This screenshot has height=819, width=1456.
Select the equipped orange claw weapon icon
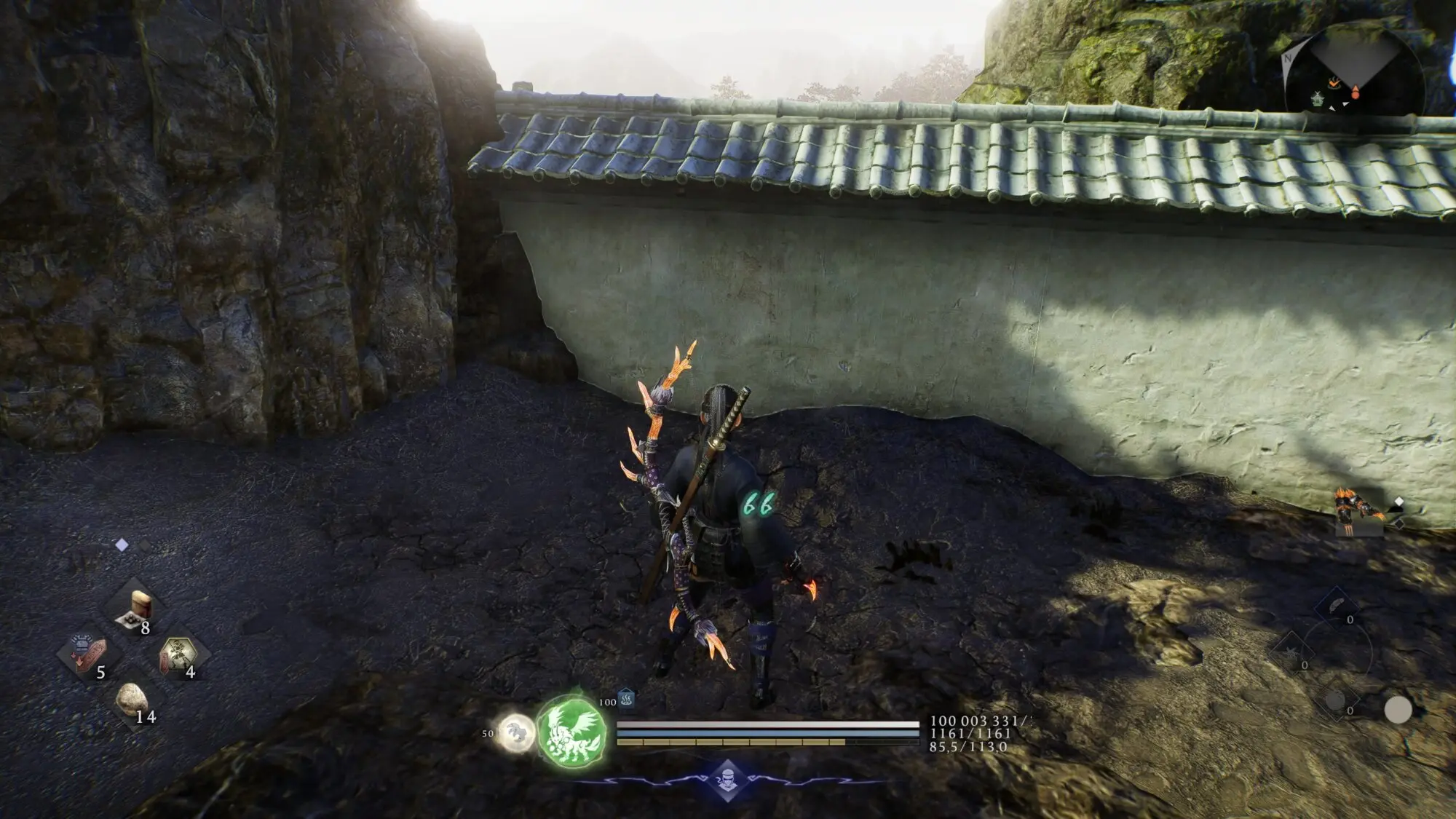pyautogui.click(x=1358, y=510)
